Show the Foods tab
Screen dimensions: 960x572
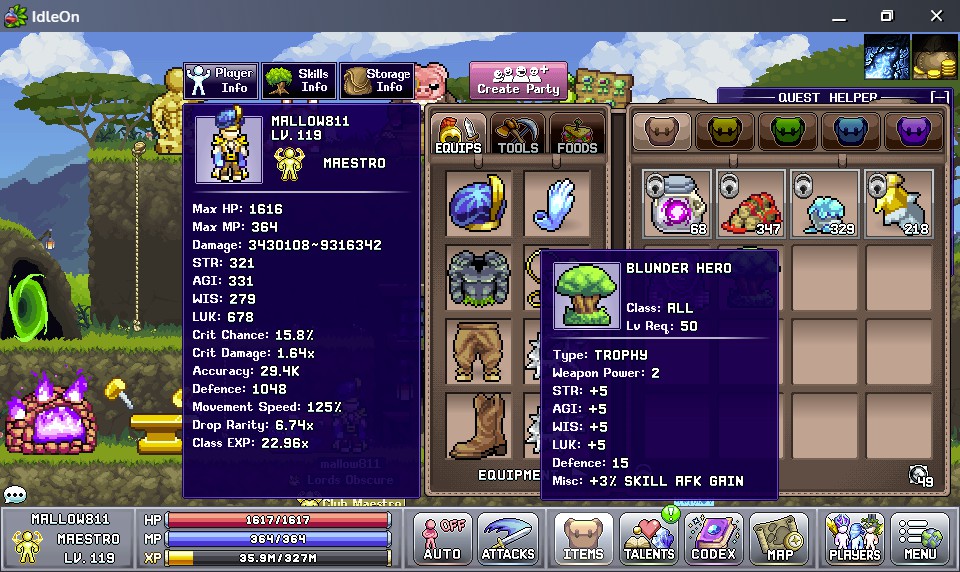(577, 134)
